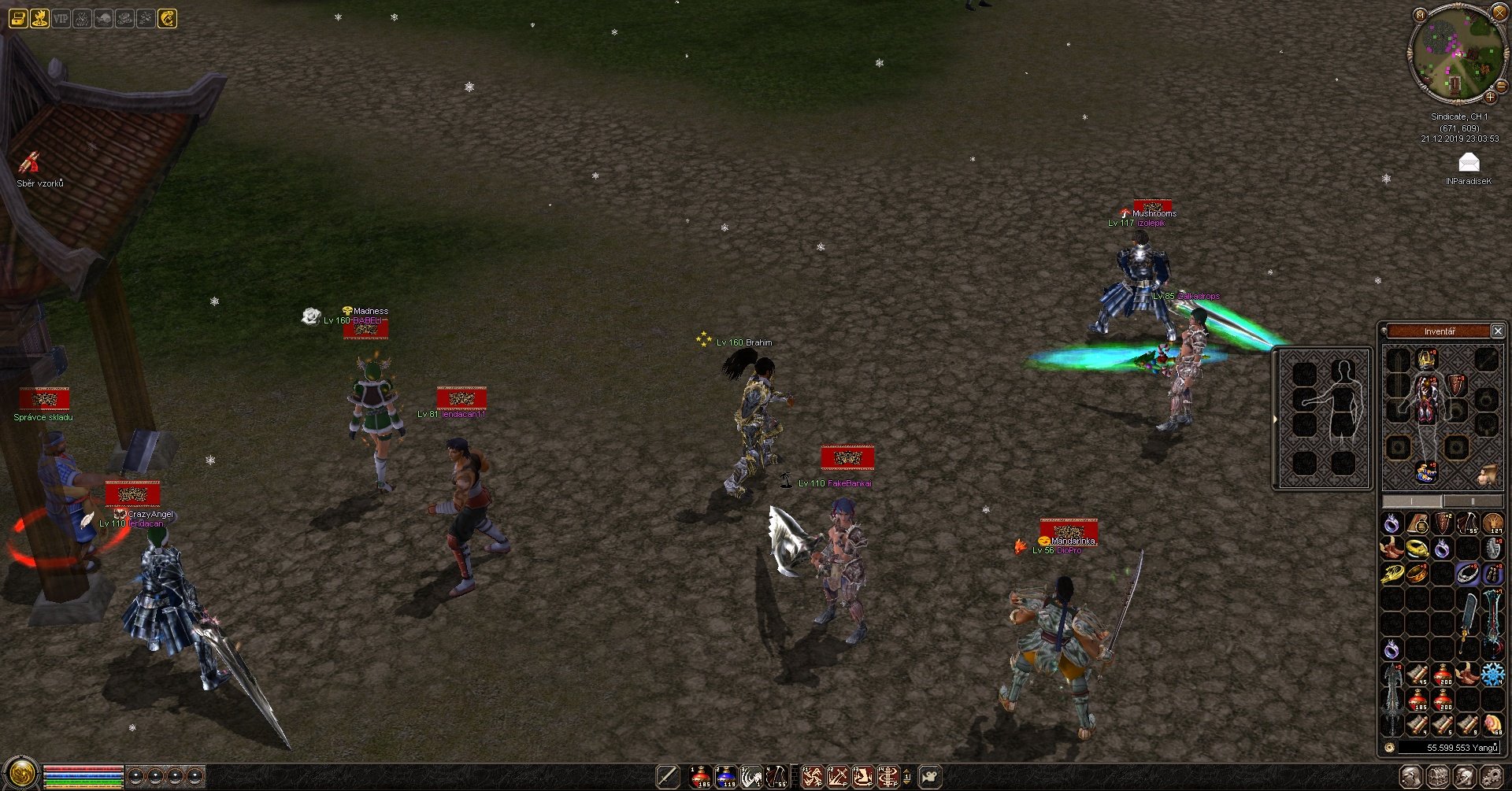The image size is (1512, 791).
Task: Select the equipped helmet slot
Action: tap(1426, 360)
